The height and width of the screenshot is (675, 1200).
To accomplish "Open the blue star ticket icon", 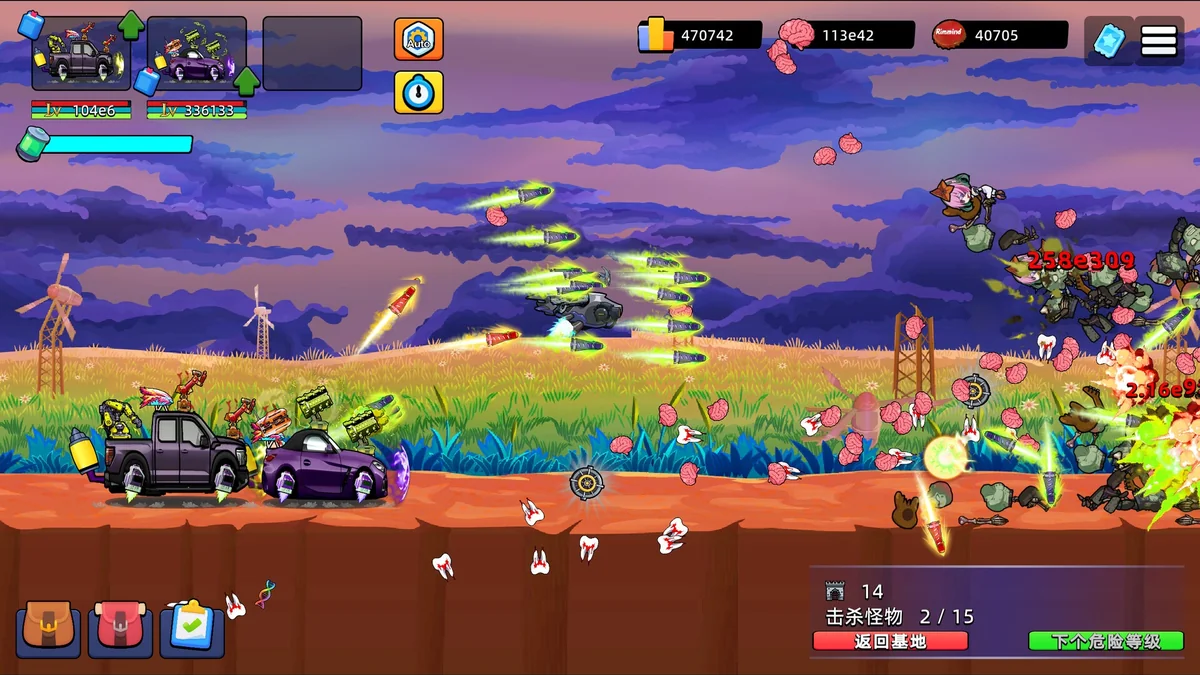I will point(1109,41).
